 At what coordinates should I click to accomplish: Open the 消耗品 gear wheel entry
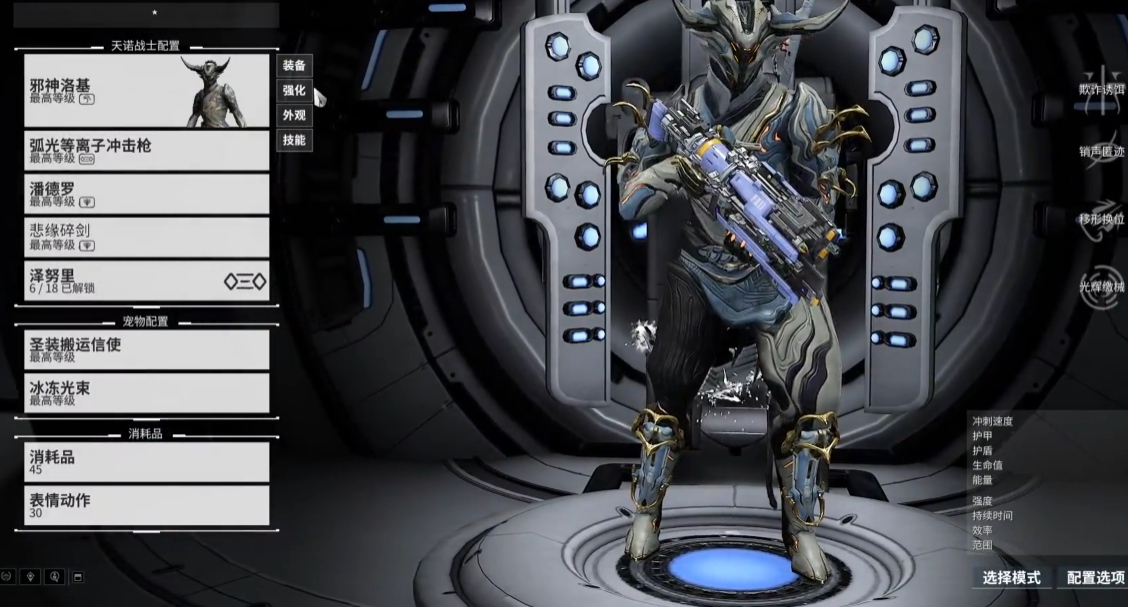(146, 462)
